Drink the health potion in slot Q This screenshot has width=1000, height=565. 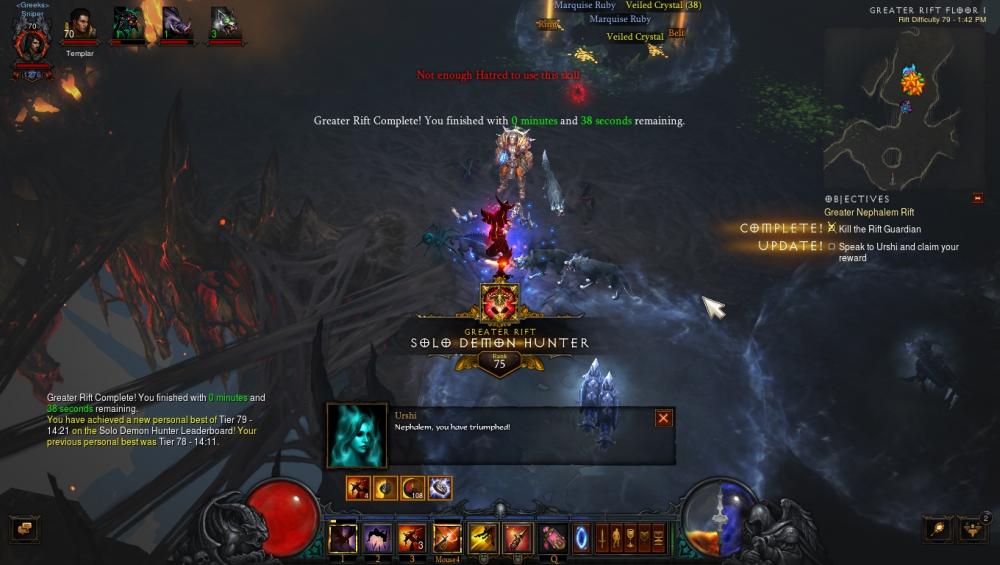pyautogui.click(x=553, y=538)
